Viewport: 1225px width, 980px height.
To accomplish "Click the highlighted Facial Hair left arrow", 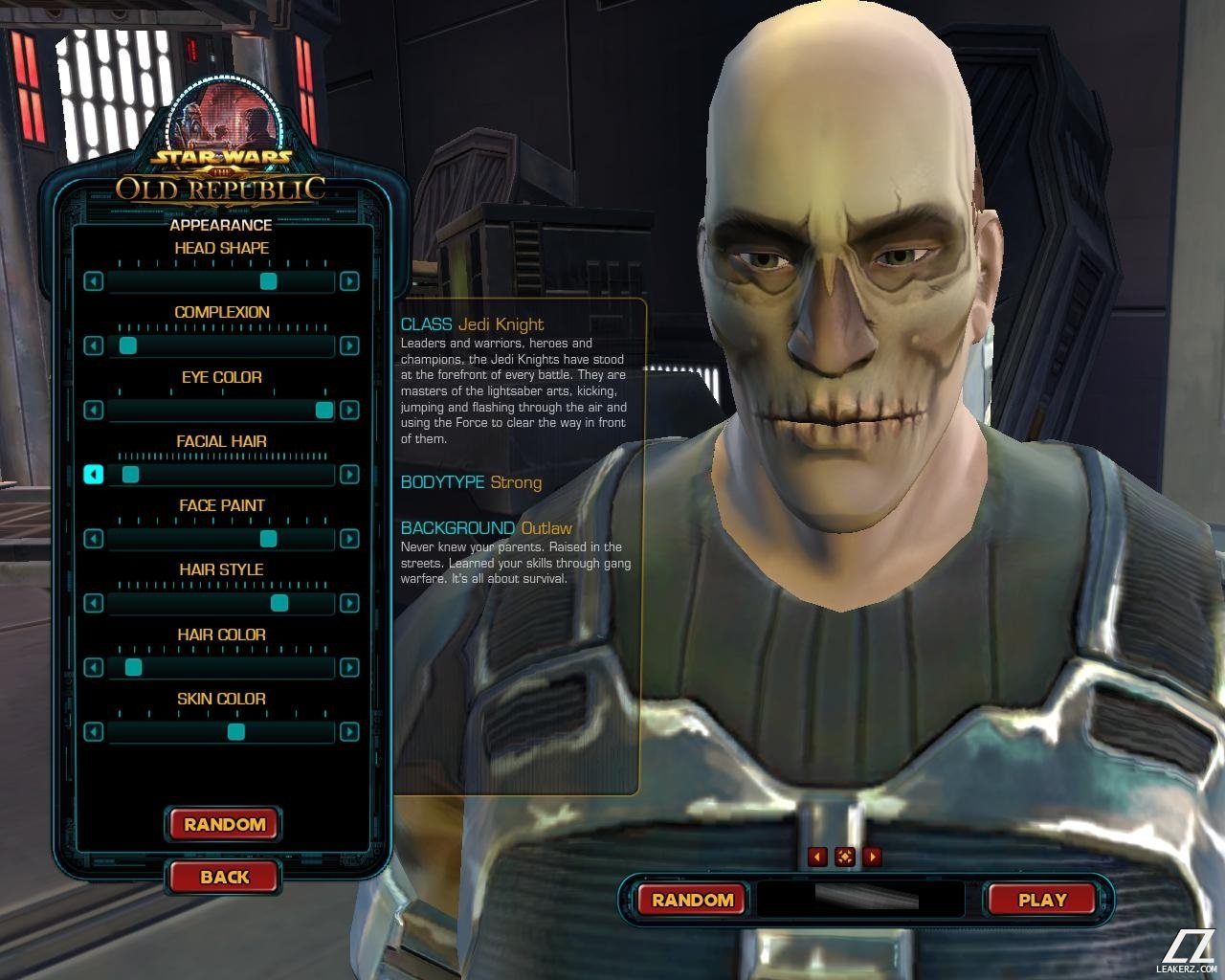I will (93, 475).
